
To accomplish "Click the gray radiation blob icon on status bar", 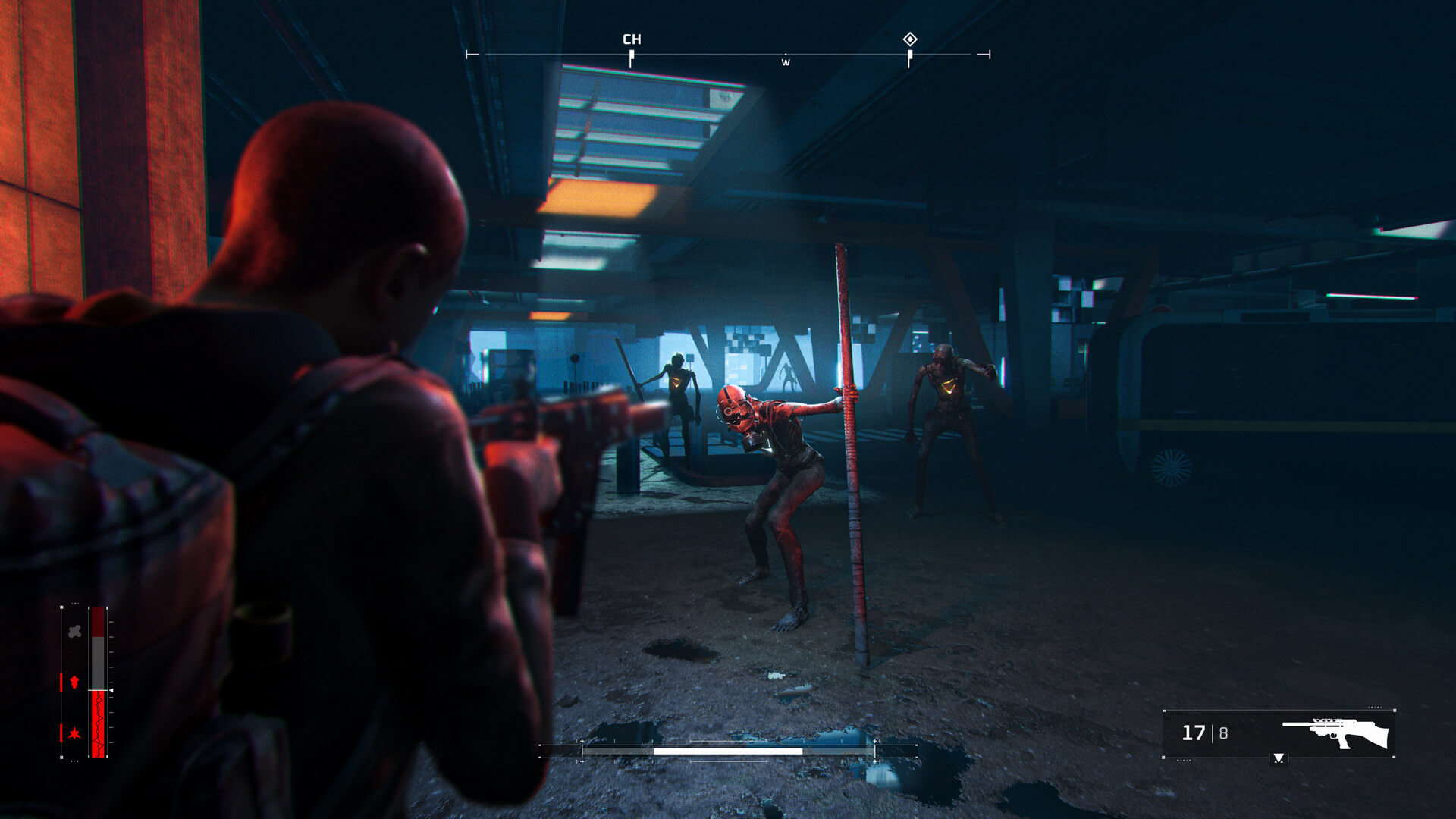I will click(x=74, y=631).
